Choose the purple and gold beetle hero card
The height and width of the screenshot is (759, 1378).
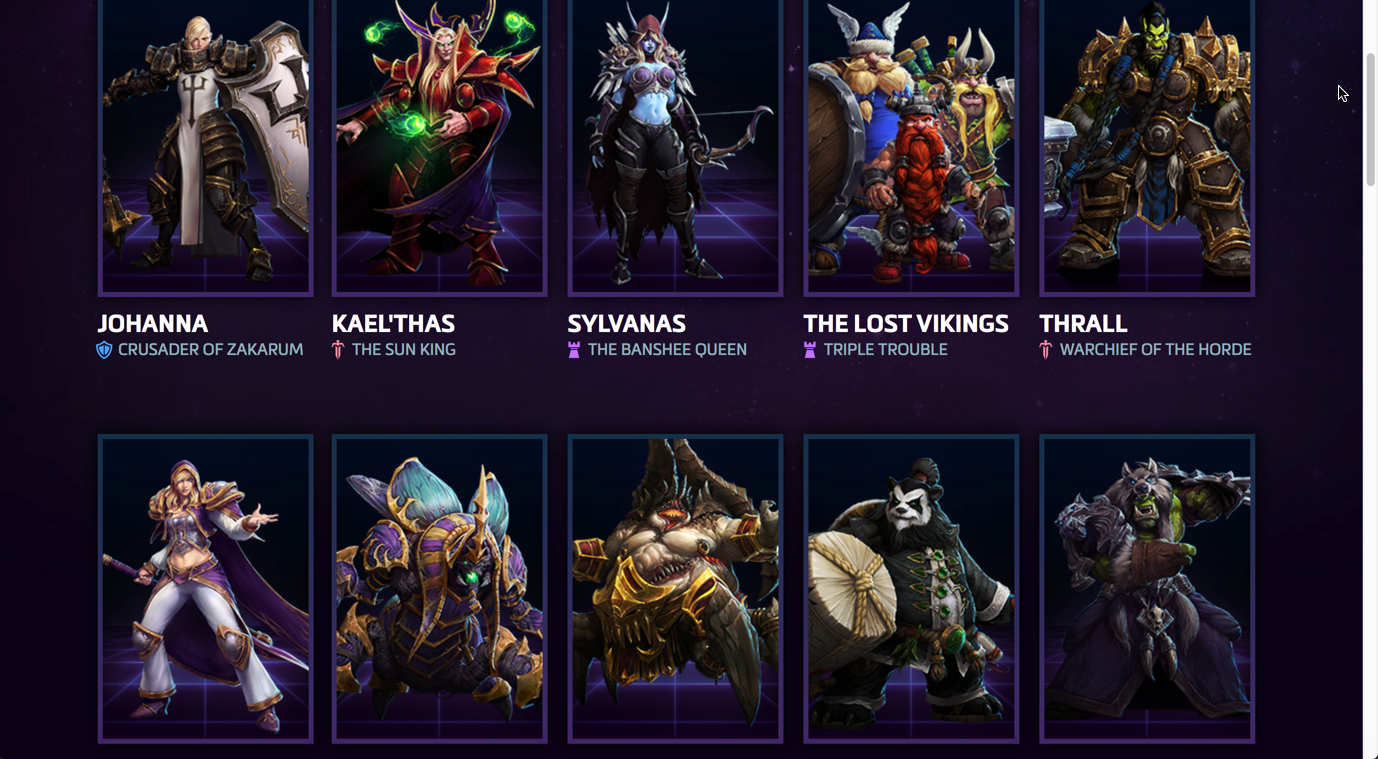point(440,588)
